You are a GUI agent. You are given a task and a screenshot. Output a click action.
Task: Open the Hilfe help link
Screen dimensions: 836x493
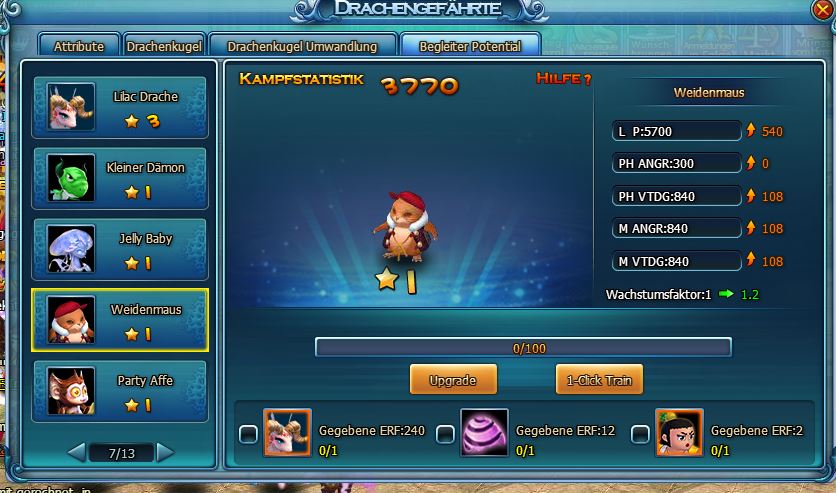[x=564, y=79]
